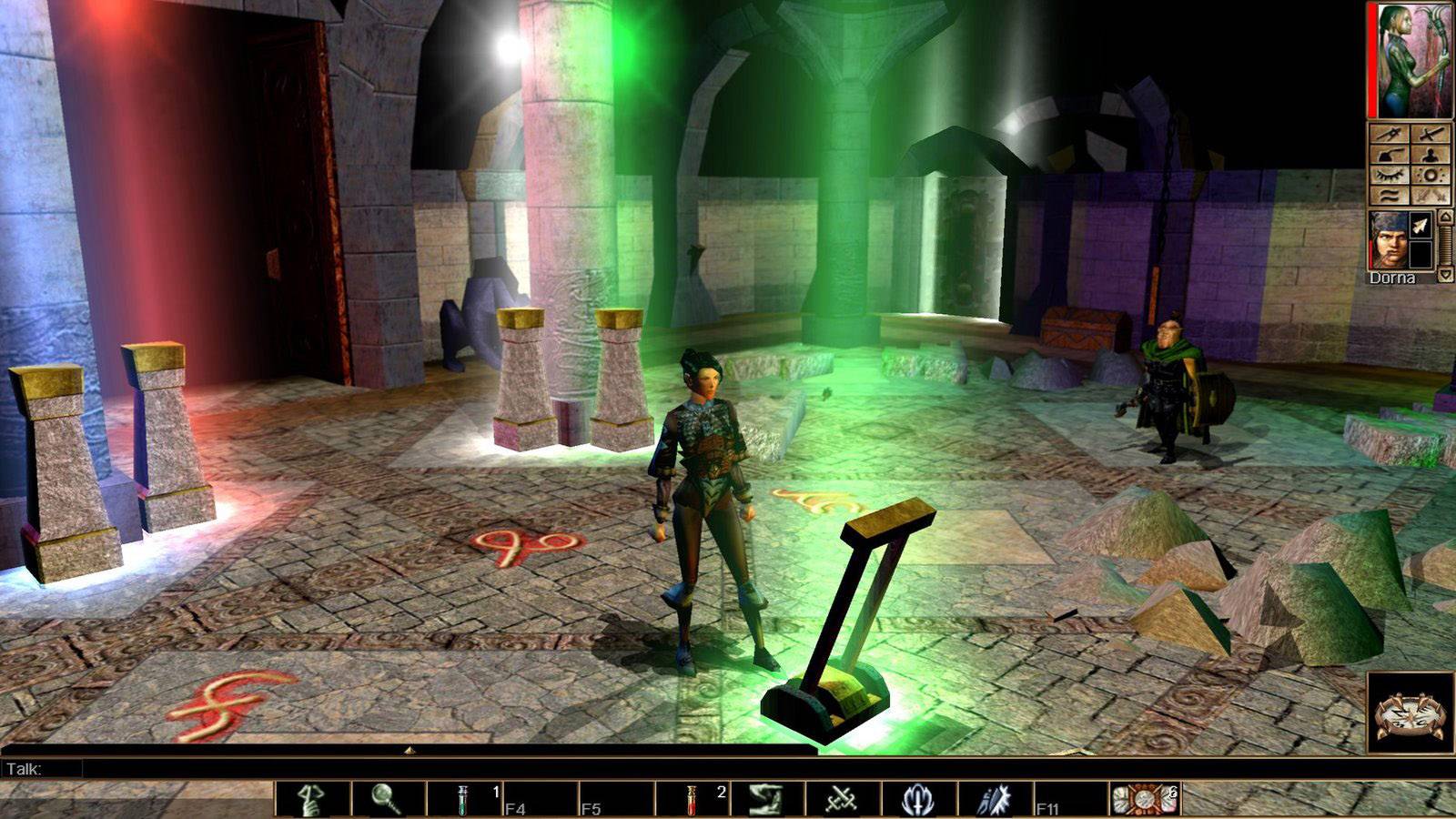Click the spellcasting hand gesture icon on the quickbar

pyautogui.click(x=765, y=799)
